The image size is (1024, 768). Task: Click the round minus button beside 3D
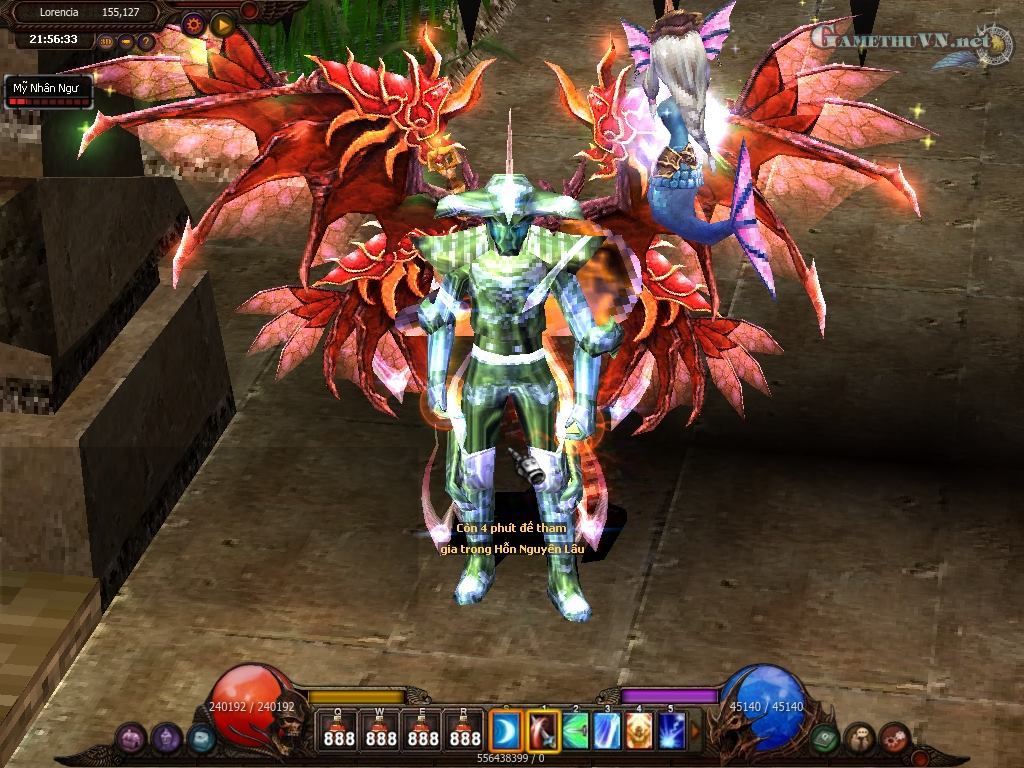(x=127, y=42)
